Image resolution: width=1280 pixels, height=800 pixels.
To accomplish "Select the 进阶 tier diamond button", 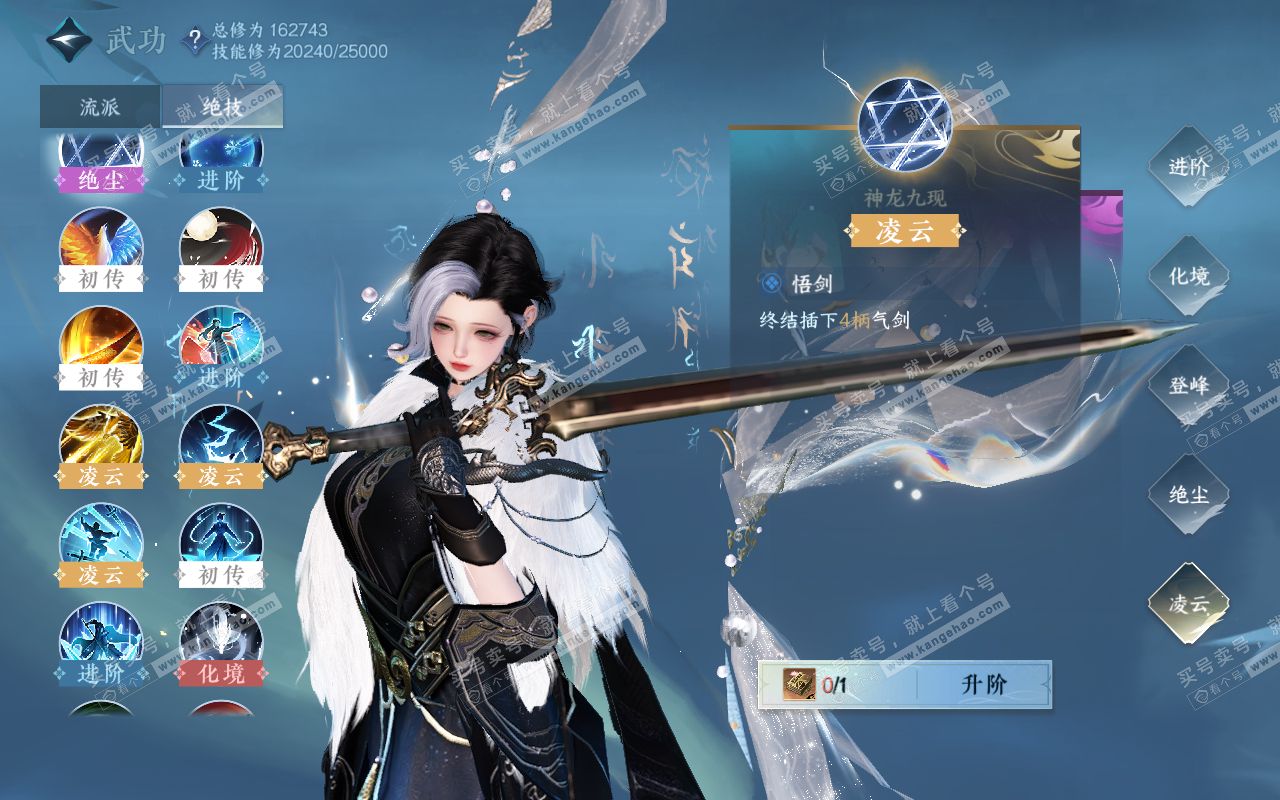I will [1188, 167].
